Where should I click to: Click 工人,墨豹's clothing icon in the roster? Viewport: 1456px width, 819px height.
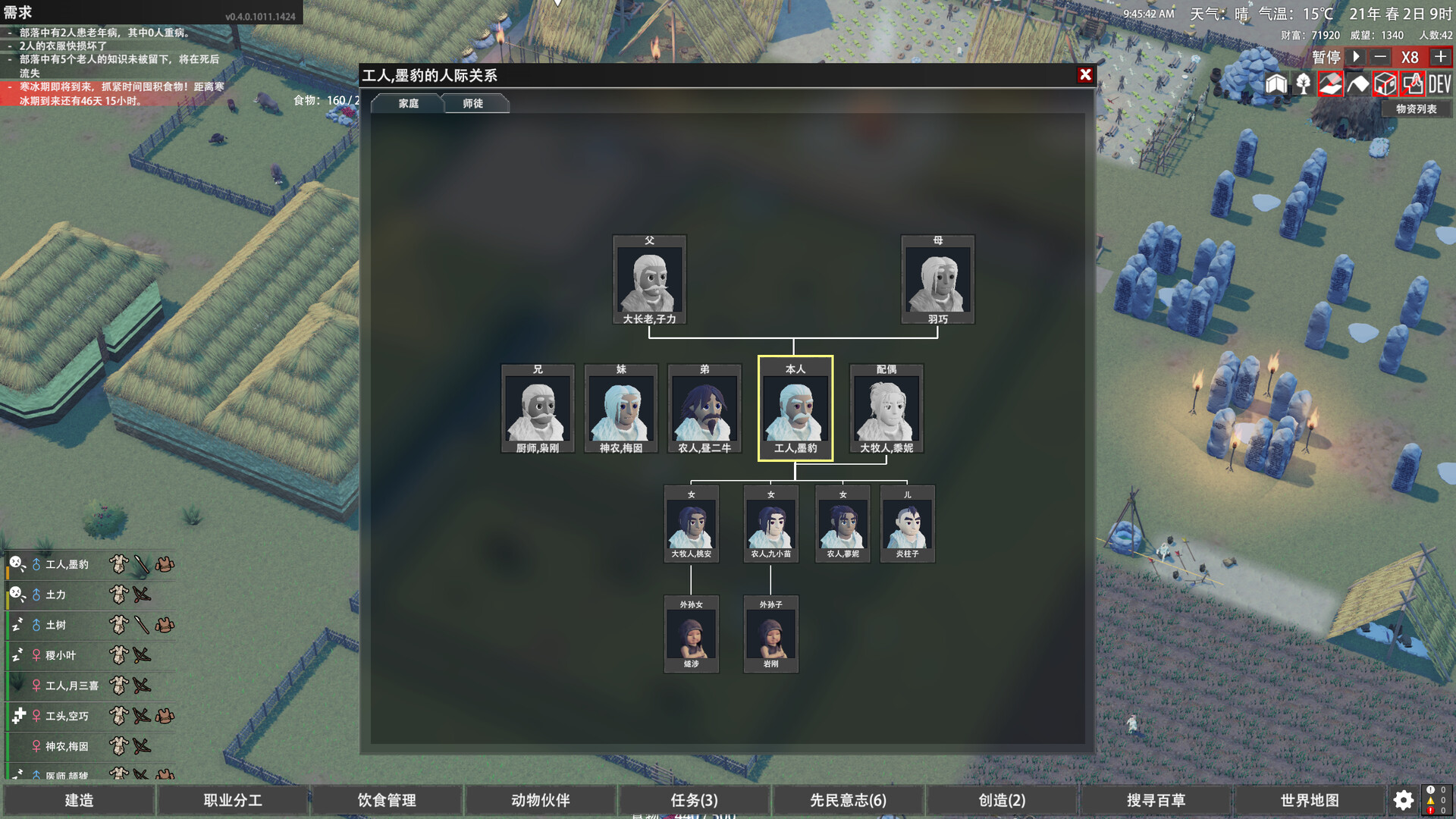coord(118,564)
